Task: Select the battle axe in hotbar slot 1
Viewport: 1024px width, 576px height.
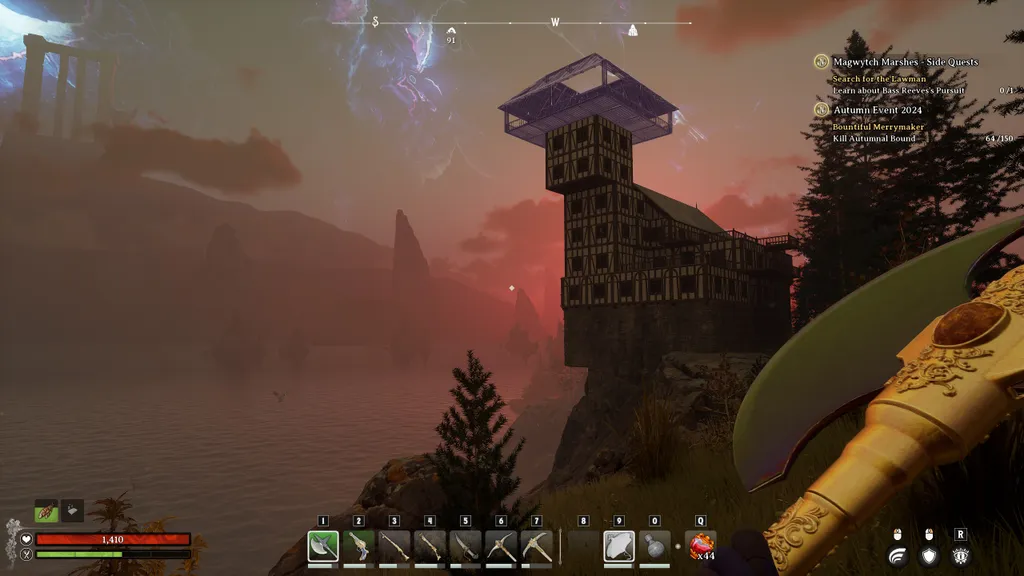Action: click(323, 546)
